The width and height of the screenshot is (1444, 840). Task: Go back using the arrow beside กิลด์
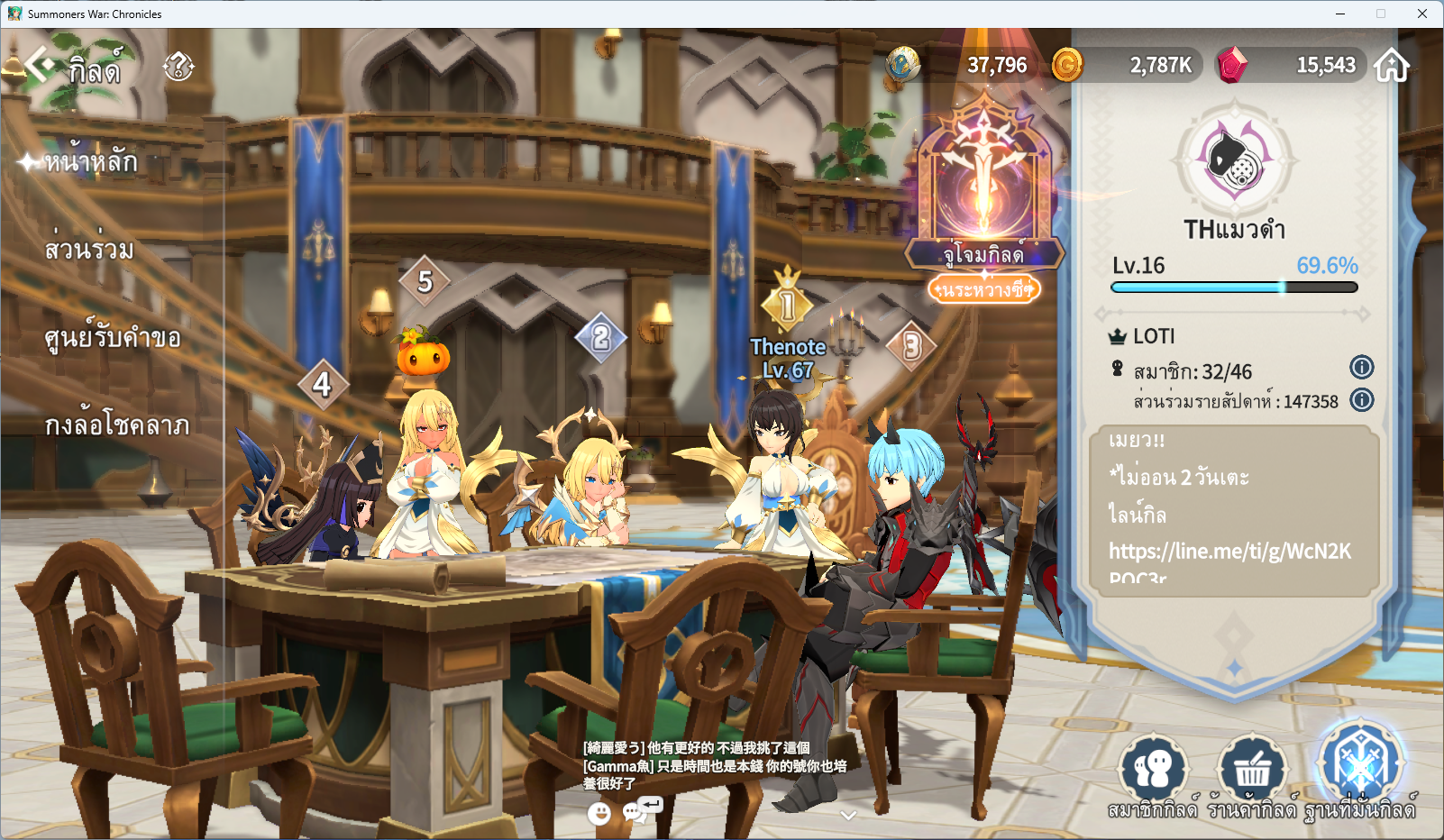(38, 65)
